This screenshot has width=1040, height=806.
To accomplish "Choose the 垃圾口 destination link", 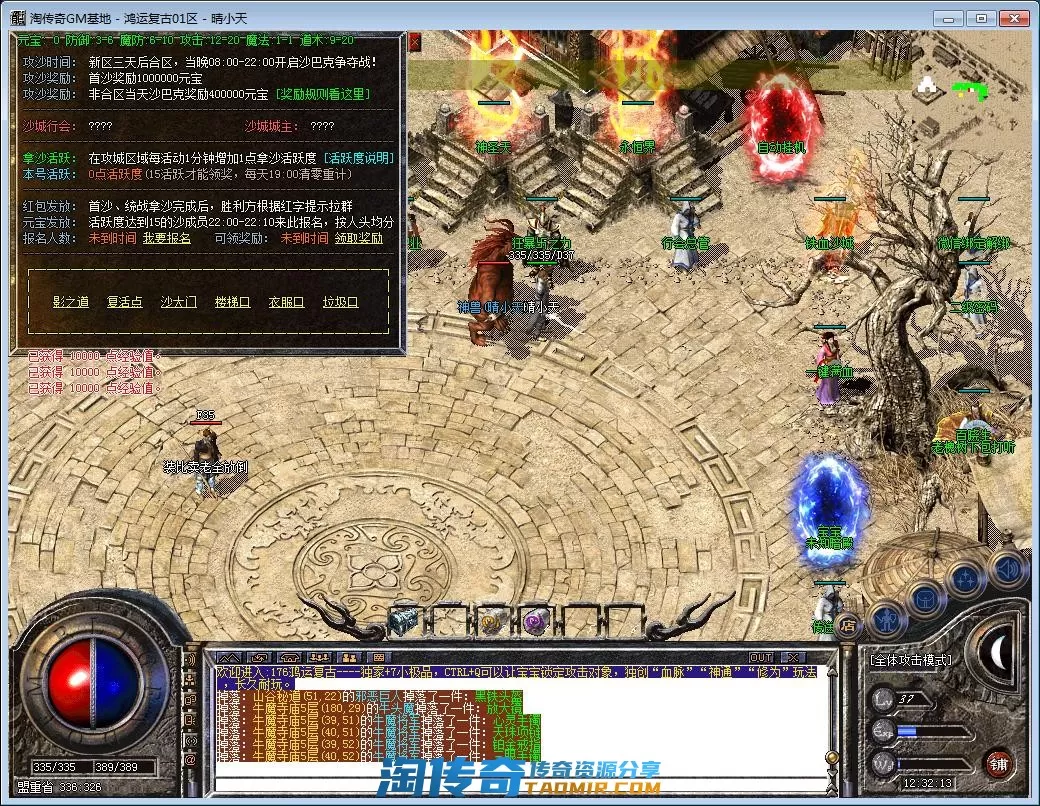I will click(x=340, y=302).
